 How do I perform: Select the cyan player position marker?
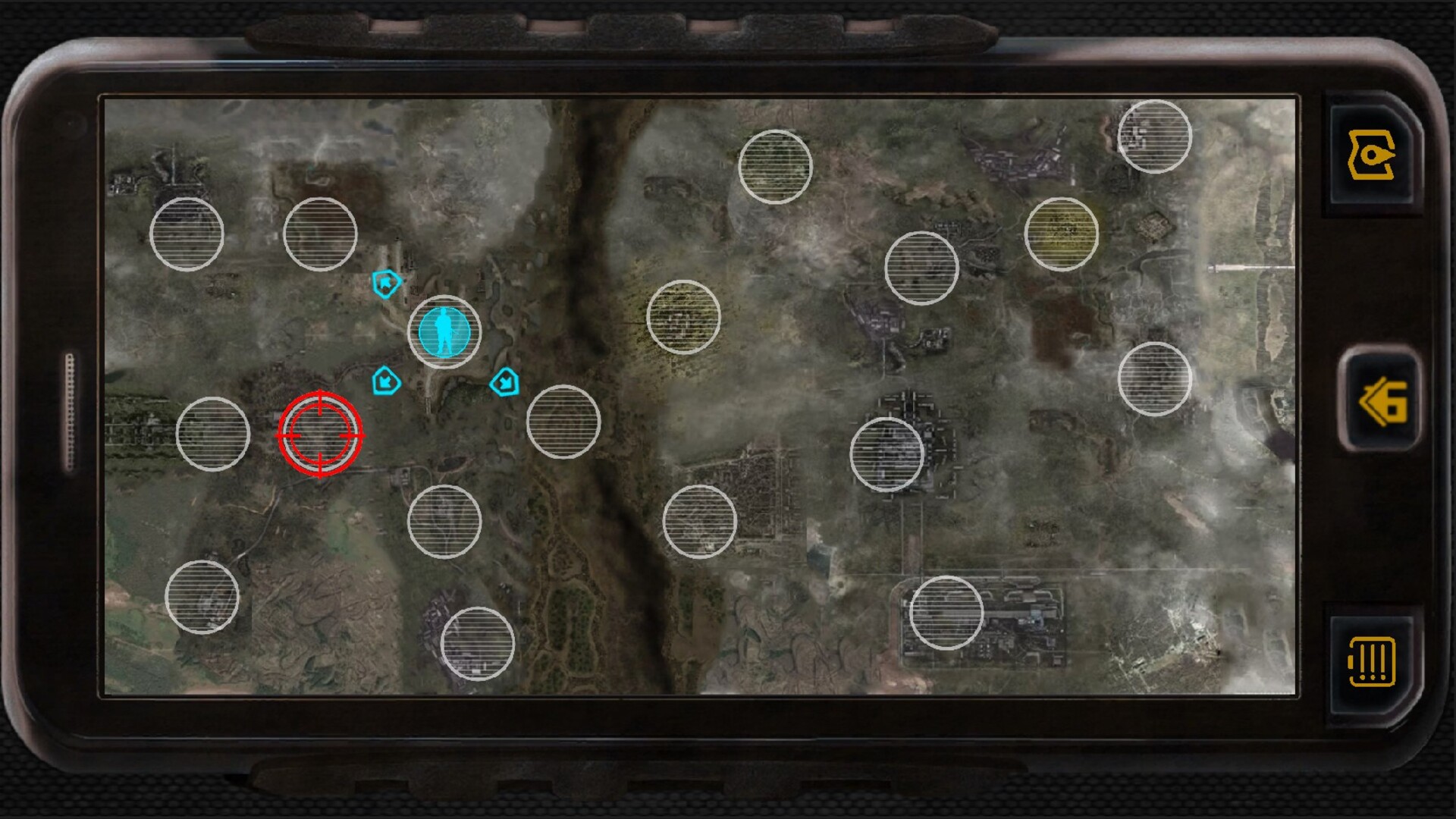[x=444, y=332]
